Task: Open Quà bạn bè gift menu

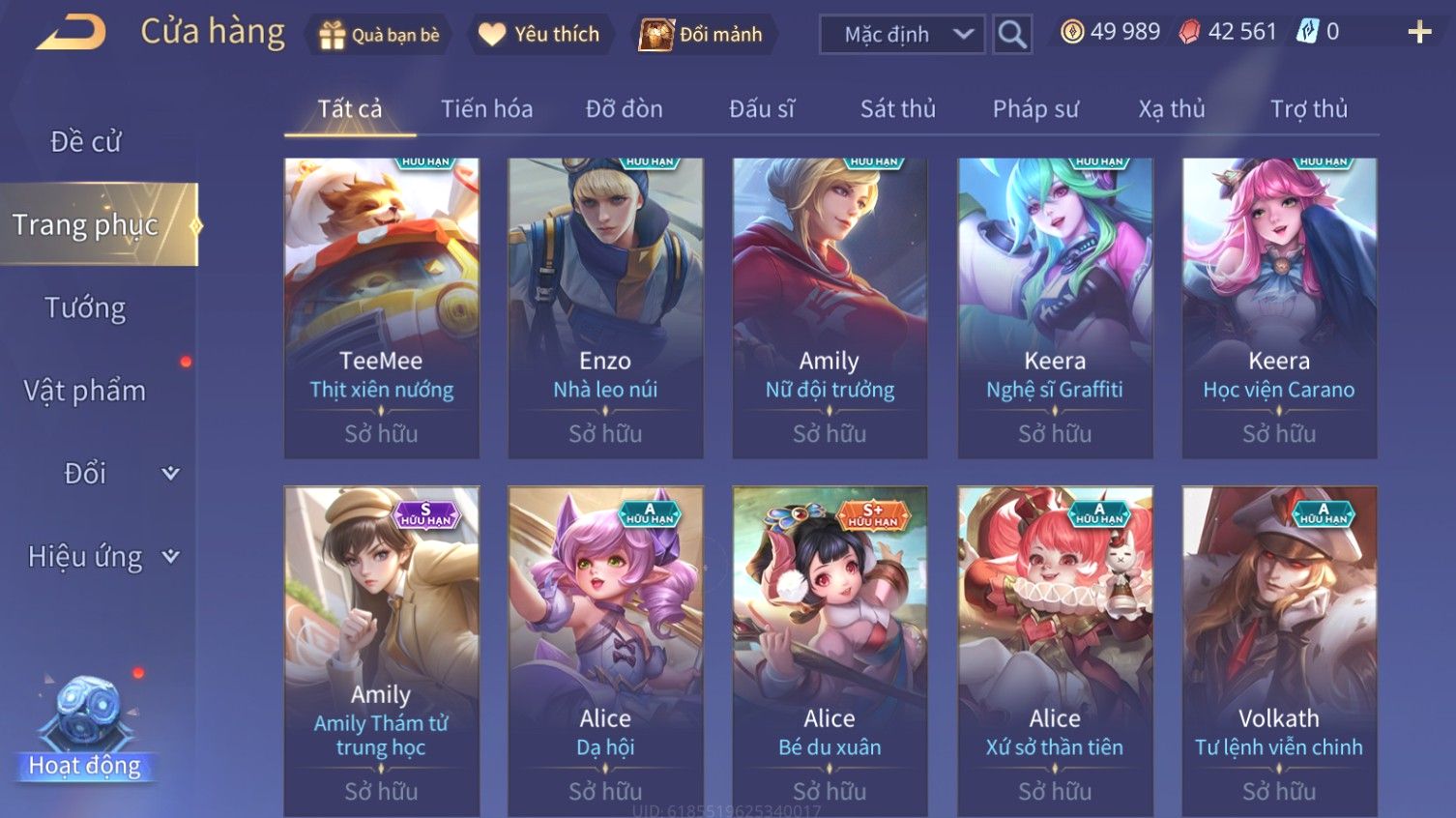Action: (x=380, y=35)
